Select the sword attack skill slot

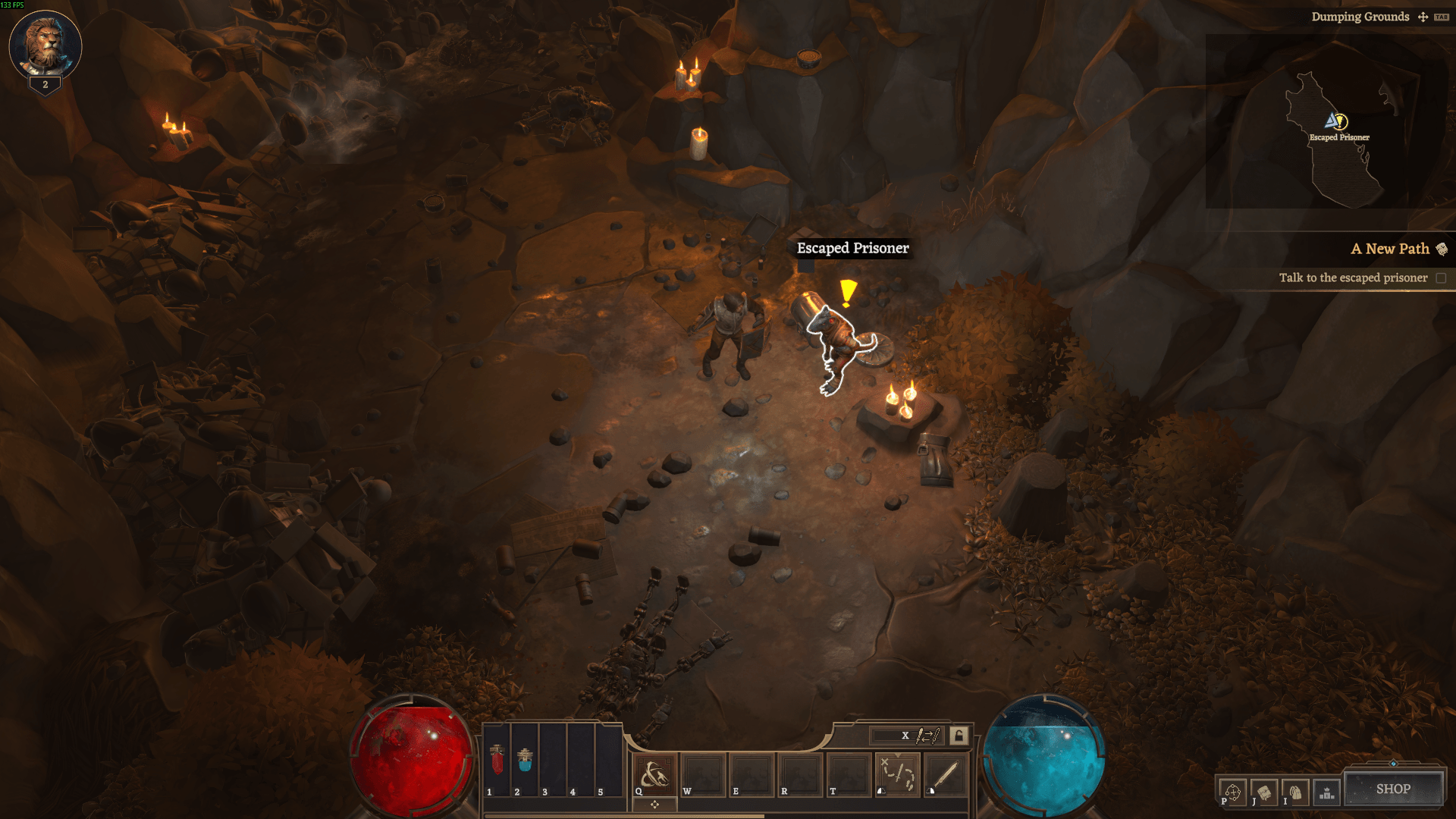tap(946, 775)
